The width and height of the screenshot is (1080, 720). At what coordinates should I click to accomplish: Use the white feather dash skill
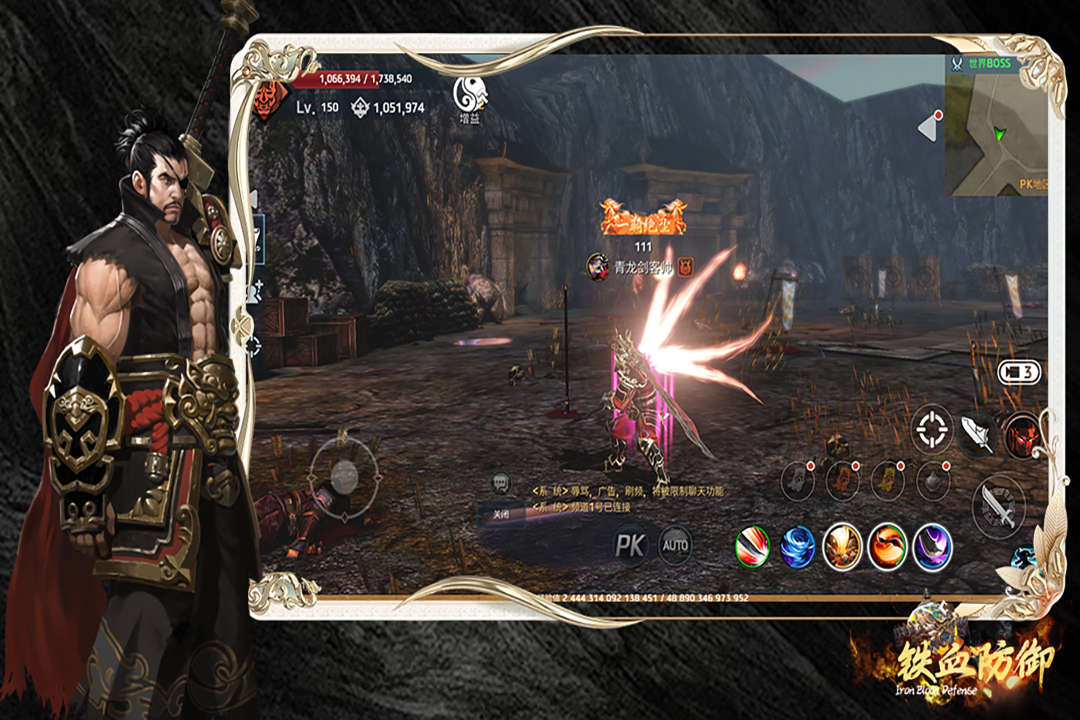coord(977,431)
